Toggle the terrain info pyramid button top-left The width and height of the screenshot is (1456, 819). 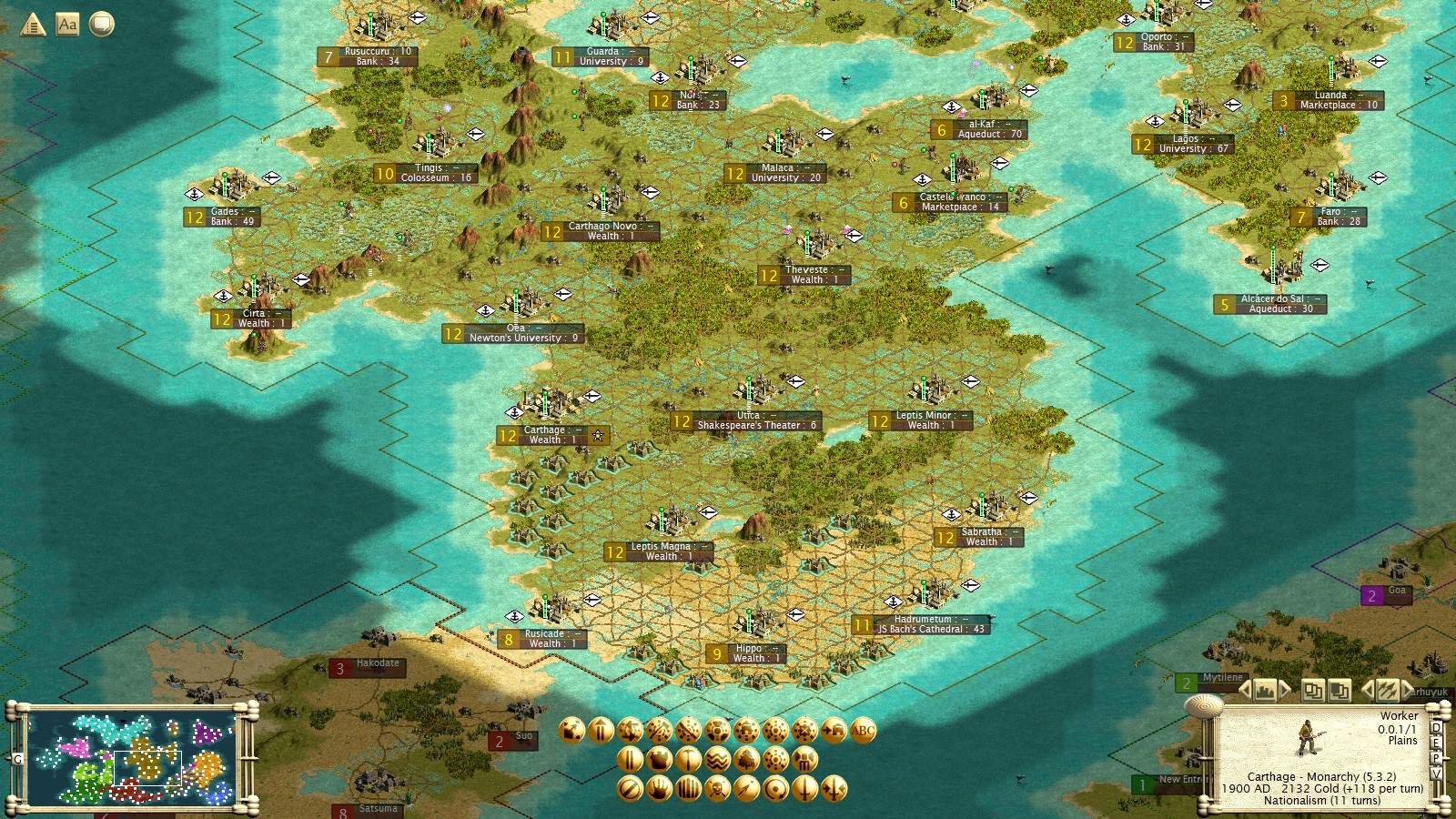pos(34,24)
